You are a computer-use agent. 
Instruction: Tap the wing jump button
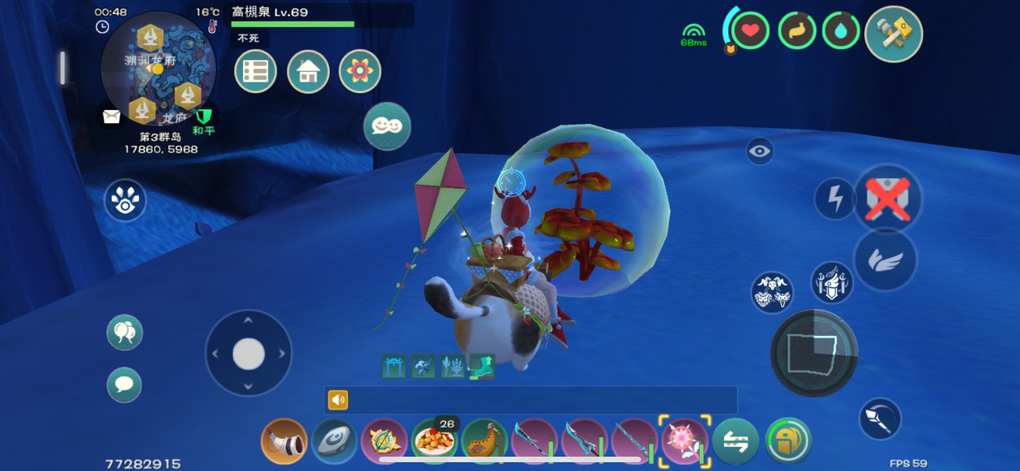(x=886, y=260)
